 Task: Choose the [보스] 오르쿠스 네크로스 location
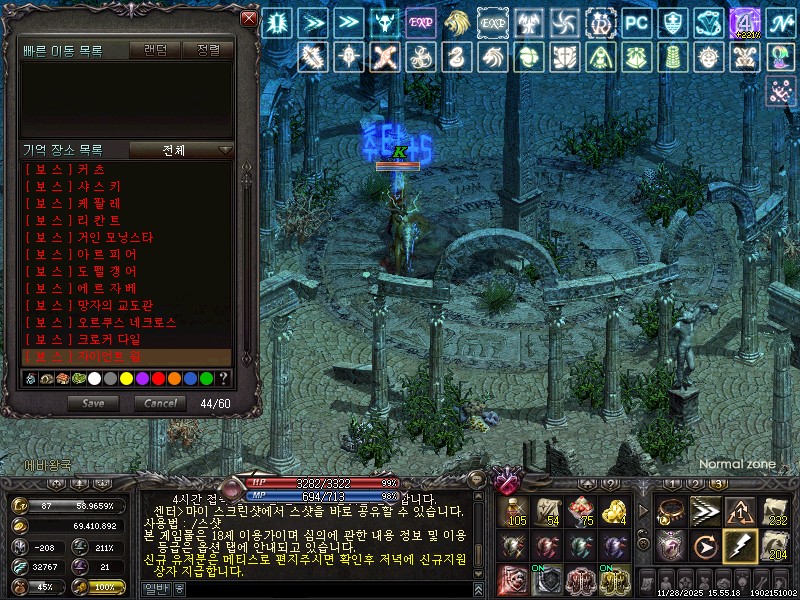tap(100, 322)
